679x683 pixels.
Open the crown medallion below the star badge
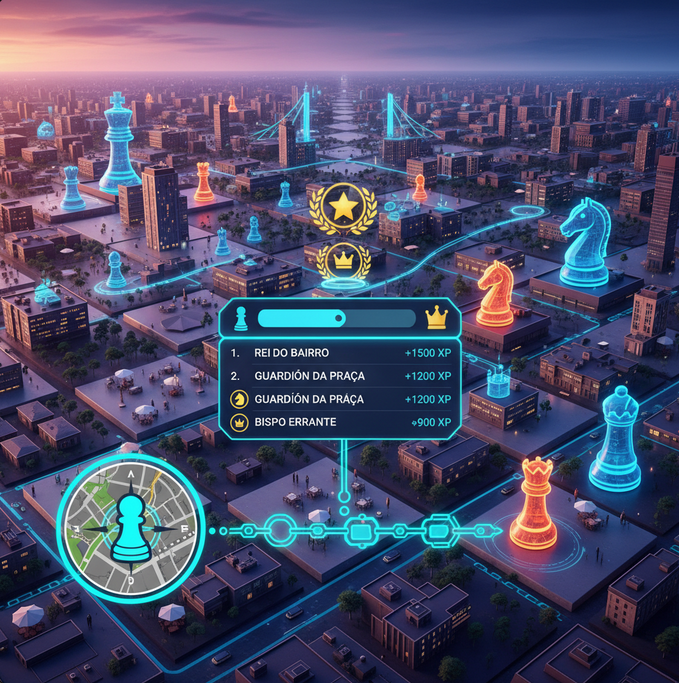pyautogui.click(x=343, y=259)
